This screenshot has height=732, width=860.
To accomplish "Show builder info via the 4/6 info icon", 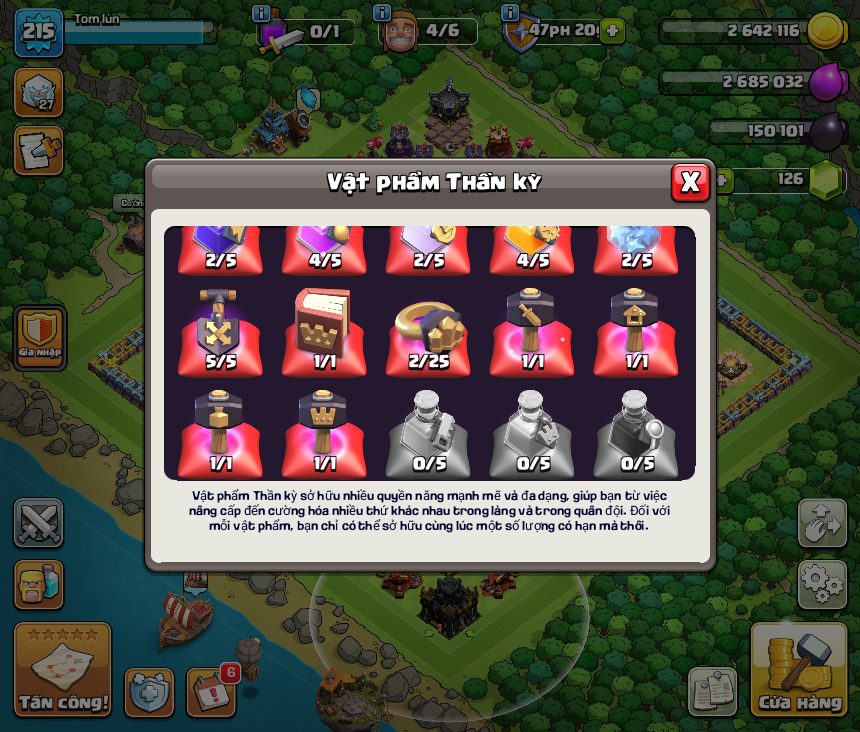I will point(381,13).
